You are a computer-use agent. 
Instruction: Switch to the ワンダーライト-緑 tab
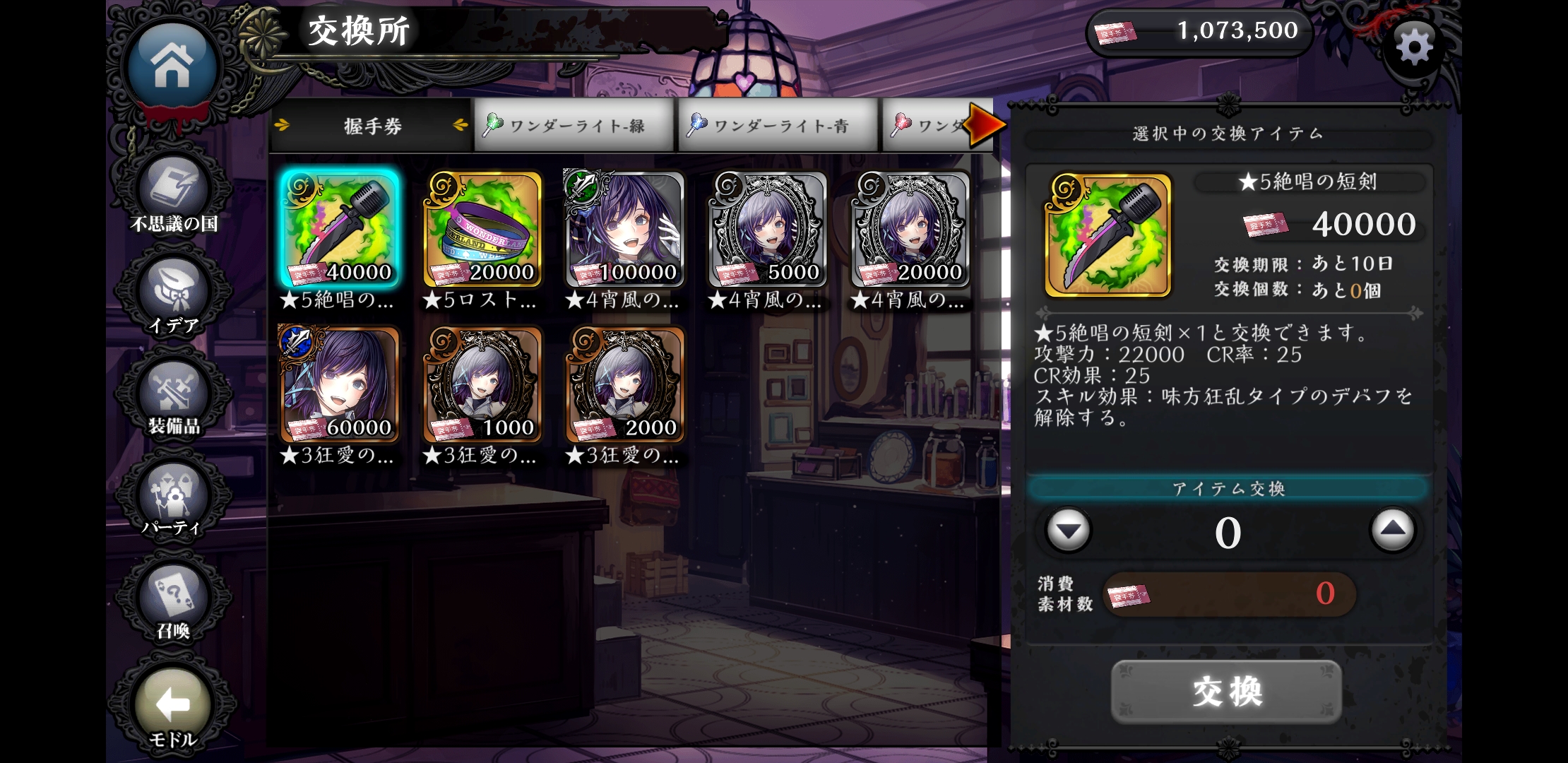tap(574, 126)
